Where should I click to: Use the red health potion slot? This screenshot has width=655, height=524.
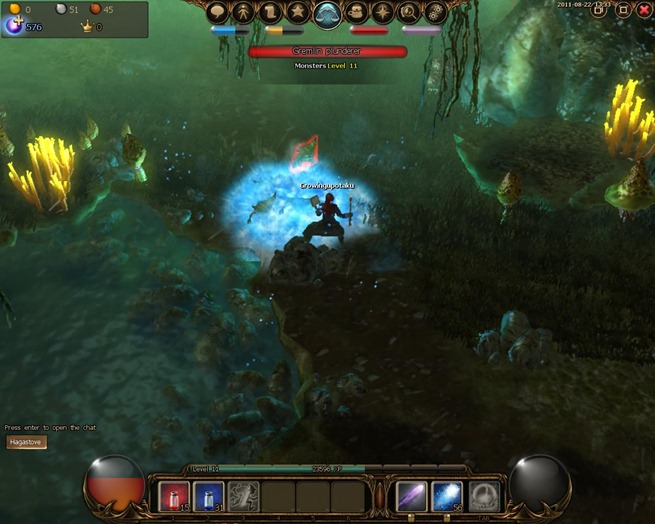[175, 497]
